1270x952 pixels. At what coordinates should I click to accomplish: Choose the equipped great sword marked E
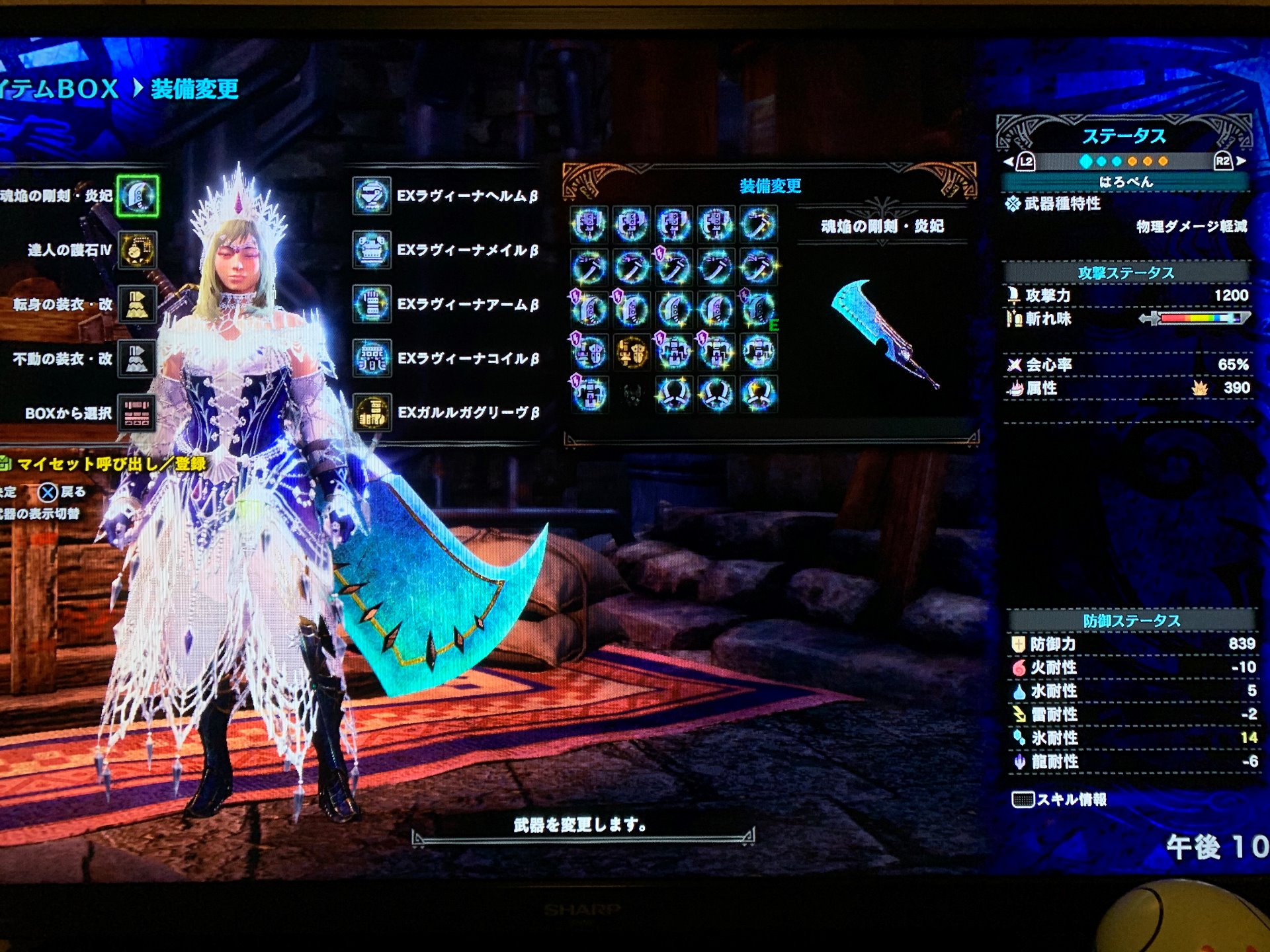tap(758, 309)
